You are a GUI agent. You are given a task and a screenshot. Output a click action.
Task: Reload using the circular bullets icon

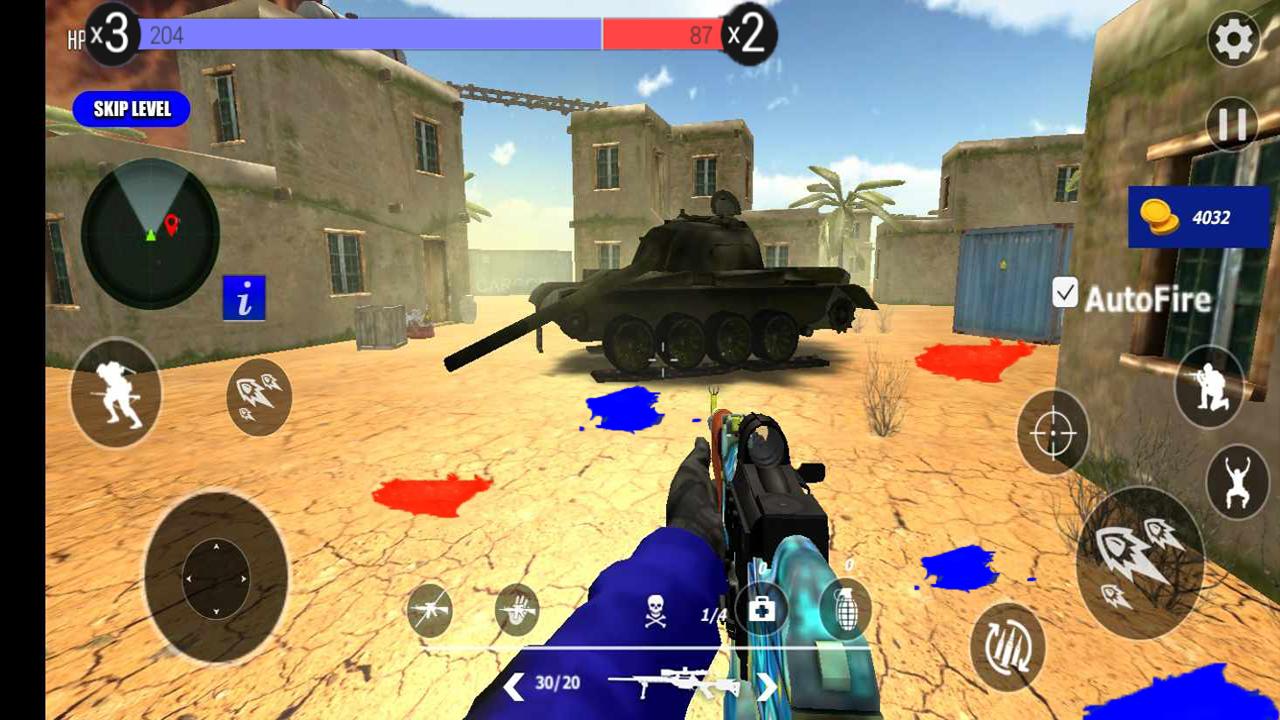point(1010,645)
